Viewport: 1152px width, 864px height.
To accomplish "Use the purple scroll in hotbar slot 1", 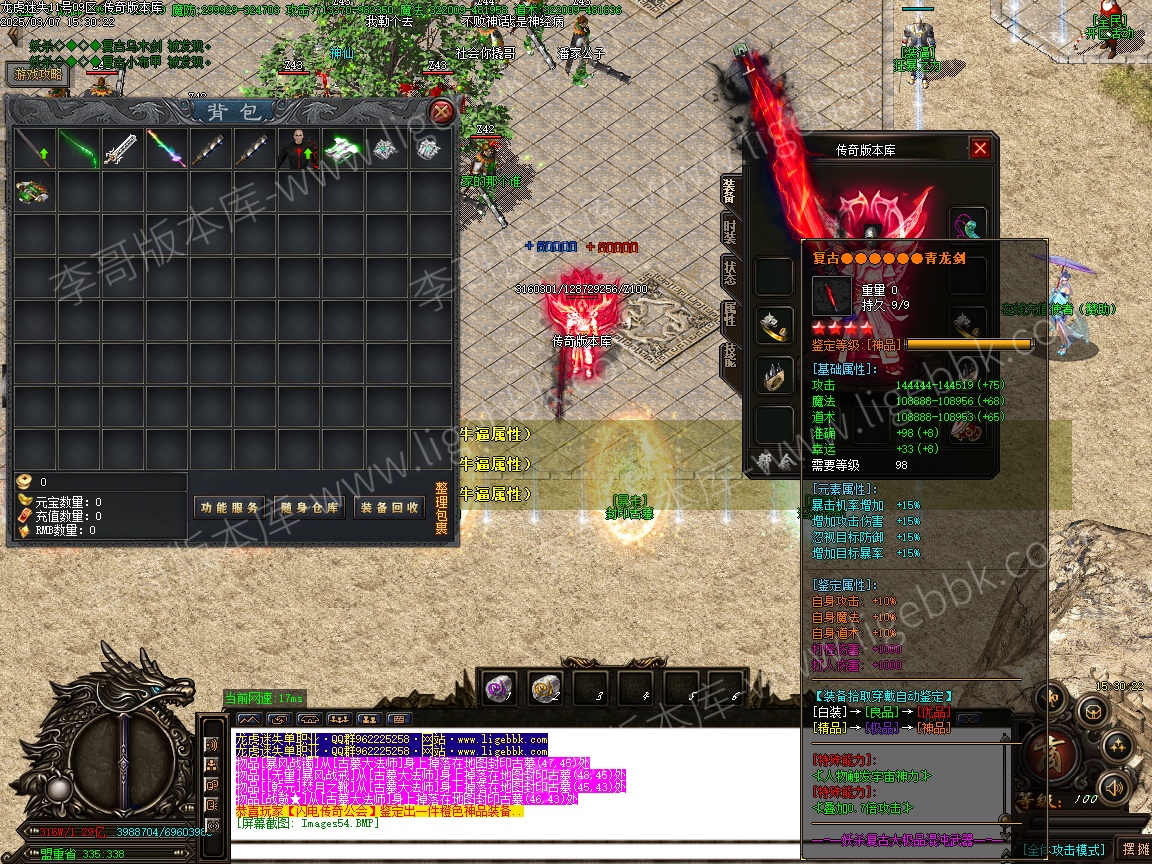I will click(x=499, y=687).
